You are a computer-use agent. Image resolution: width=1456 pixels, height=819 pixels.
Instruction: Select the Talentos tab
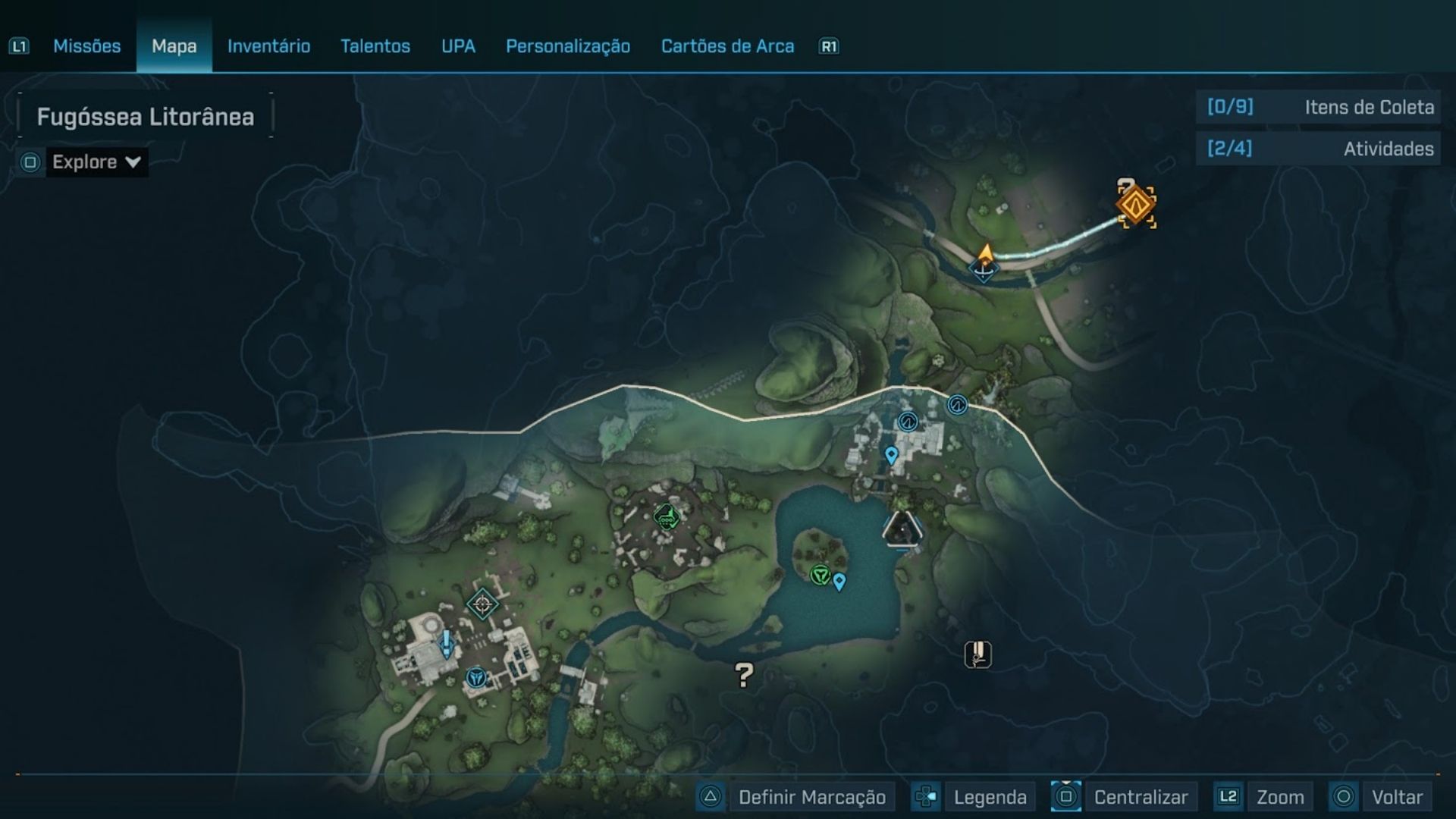(x=375, y=46)
